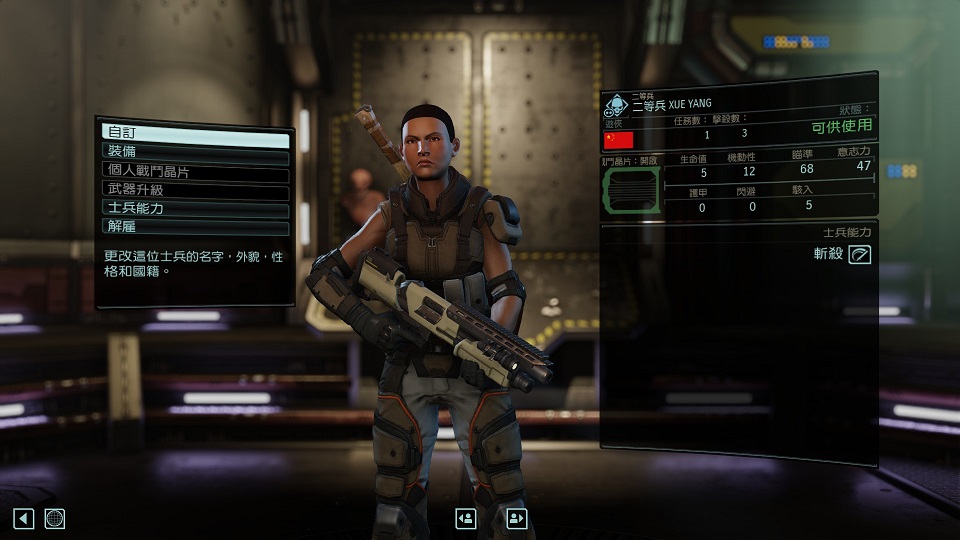Select the 裝備 loadout option

pyautogui.click(x=195, y=151)
